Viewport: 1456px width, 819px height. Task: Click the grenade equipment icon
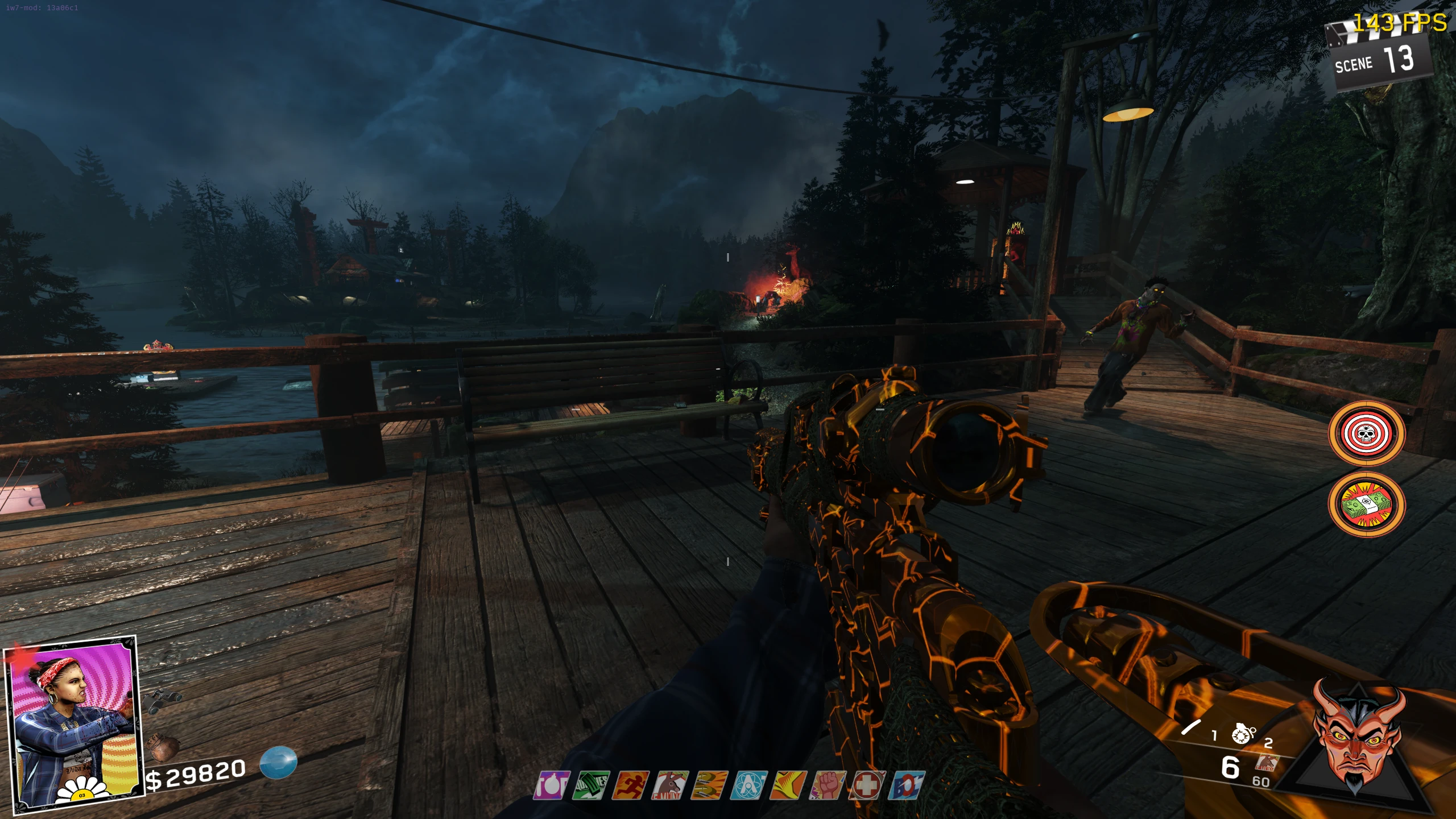click(1243, 734)
